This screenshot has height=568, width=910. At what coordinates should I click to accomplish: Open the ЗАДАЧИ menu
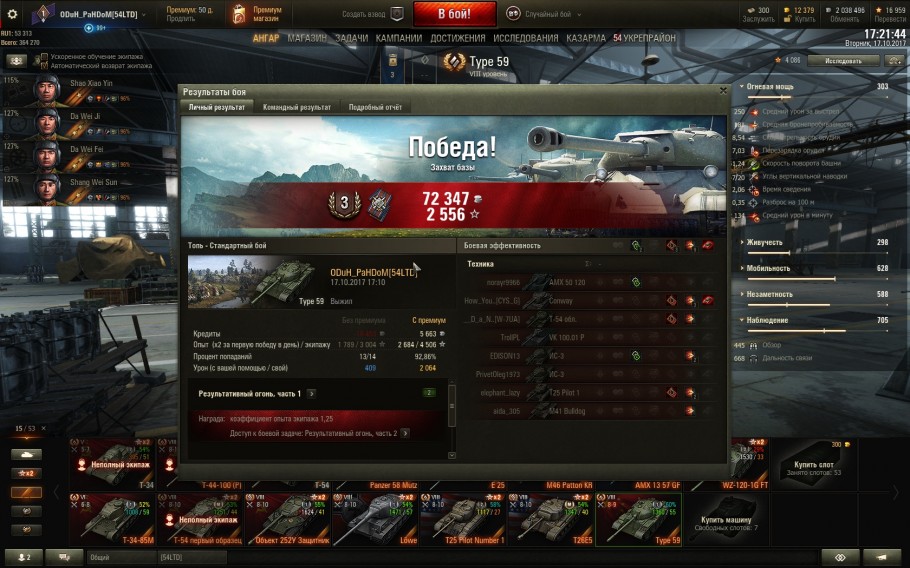[352, 38]
